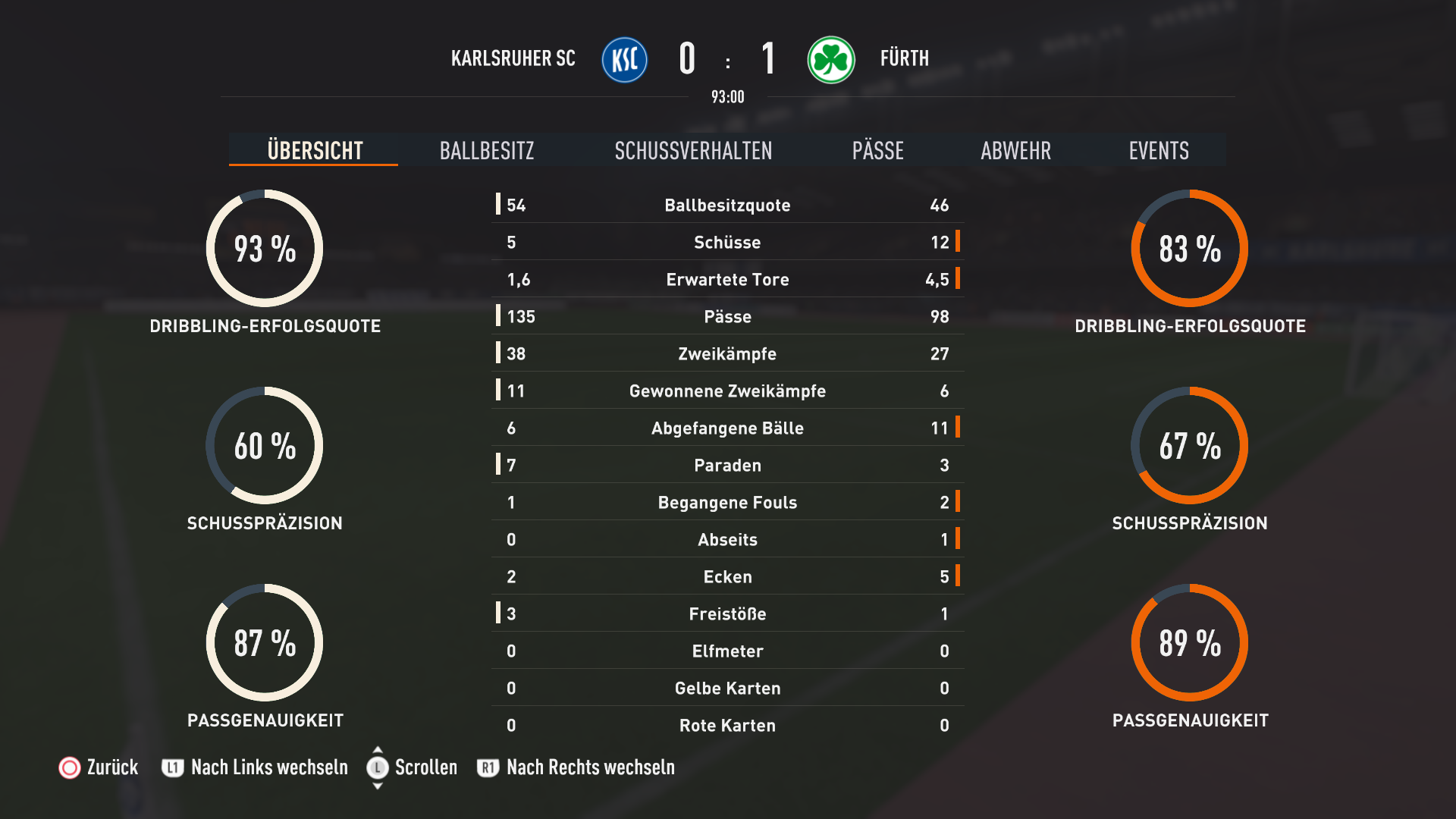Show the Pässe statistics tab
The height and width of the screenshot is (819, 1456).
[x=877, y=150]
